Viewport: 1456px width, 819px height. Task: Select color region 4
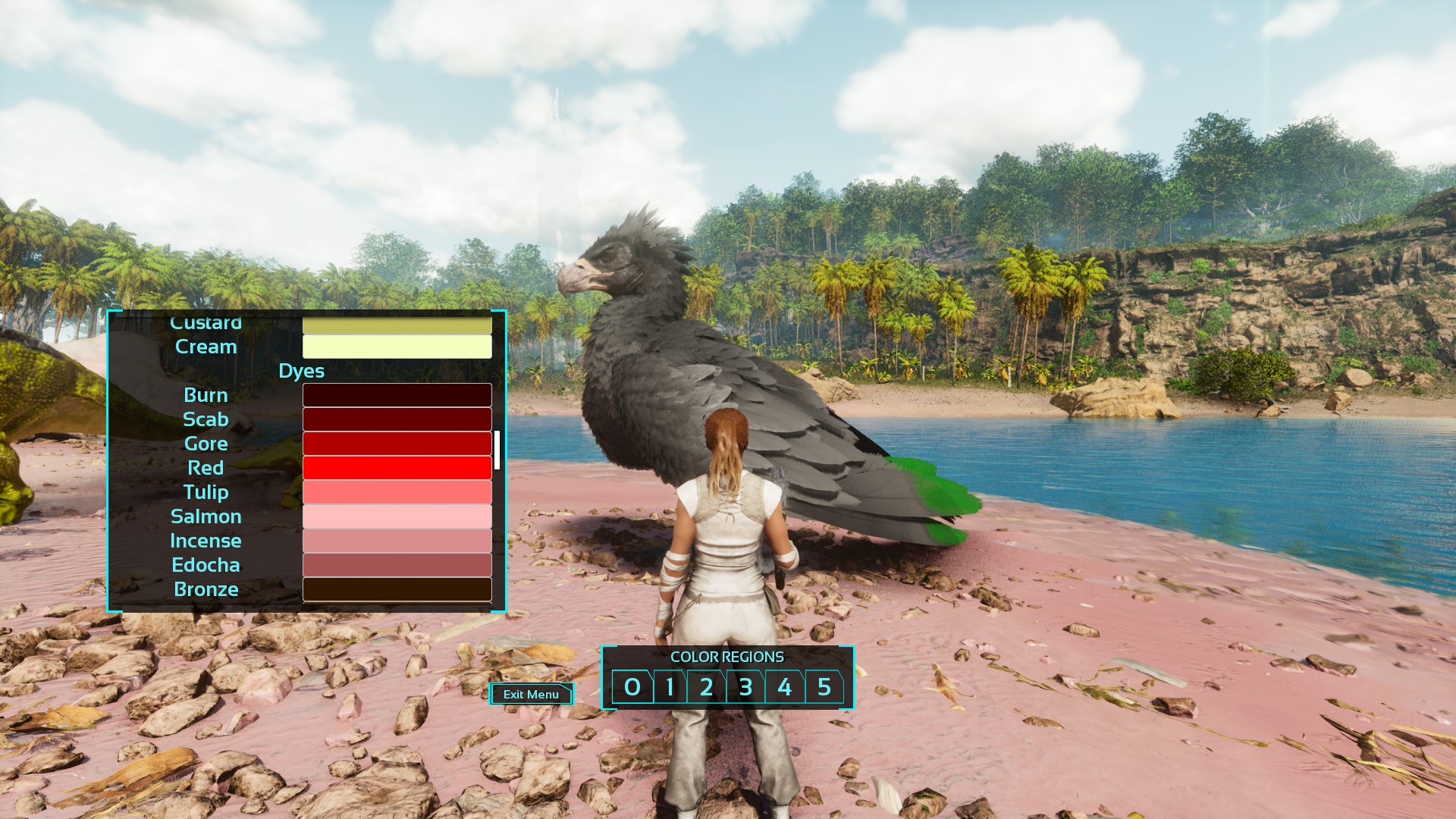pos(785,687)
